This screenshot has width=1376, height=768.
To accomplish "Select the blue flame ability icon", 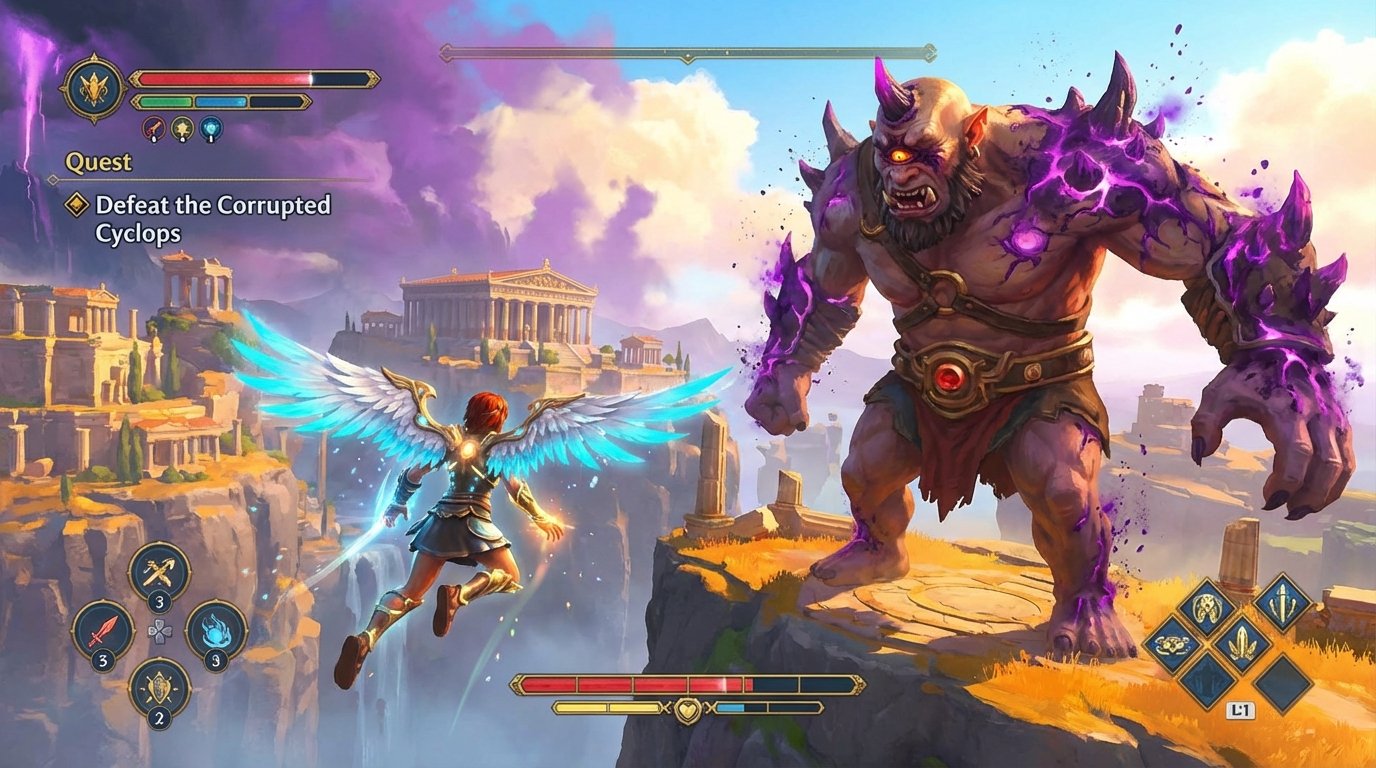I will (214, 631).
